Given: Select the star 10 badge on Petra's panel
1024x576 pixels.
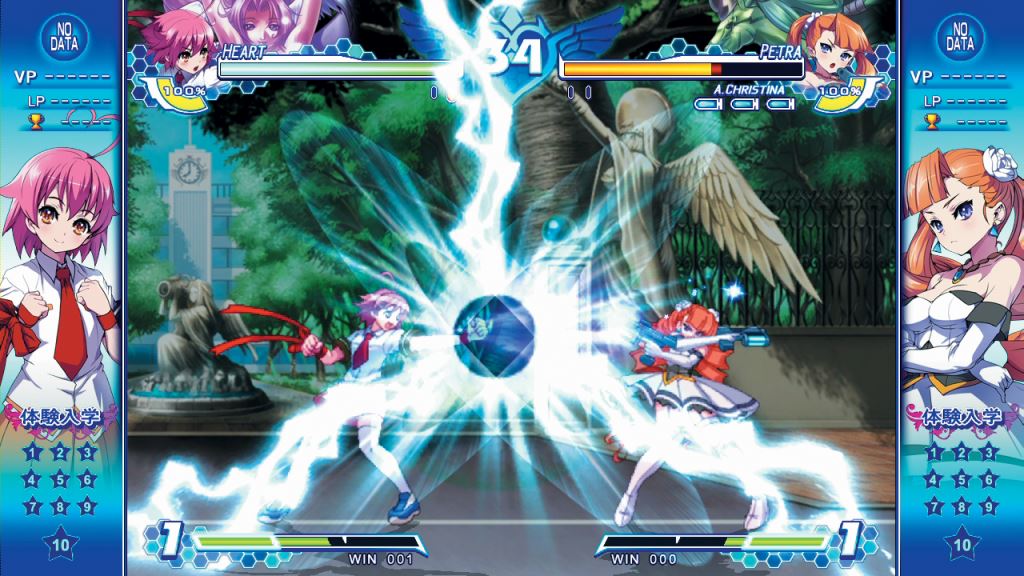Looking at the screenshot, I should (x=961, y=545).
